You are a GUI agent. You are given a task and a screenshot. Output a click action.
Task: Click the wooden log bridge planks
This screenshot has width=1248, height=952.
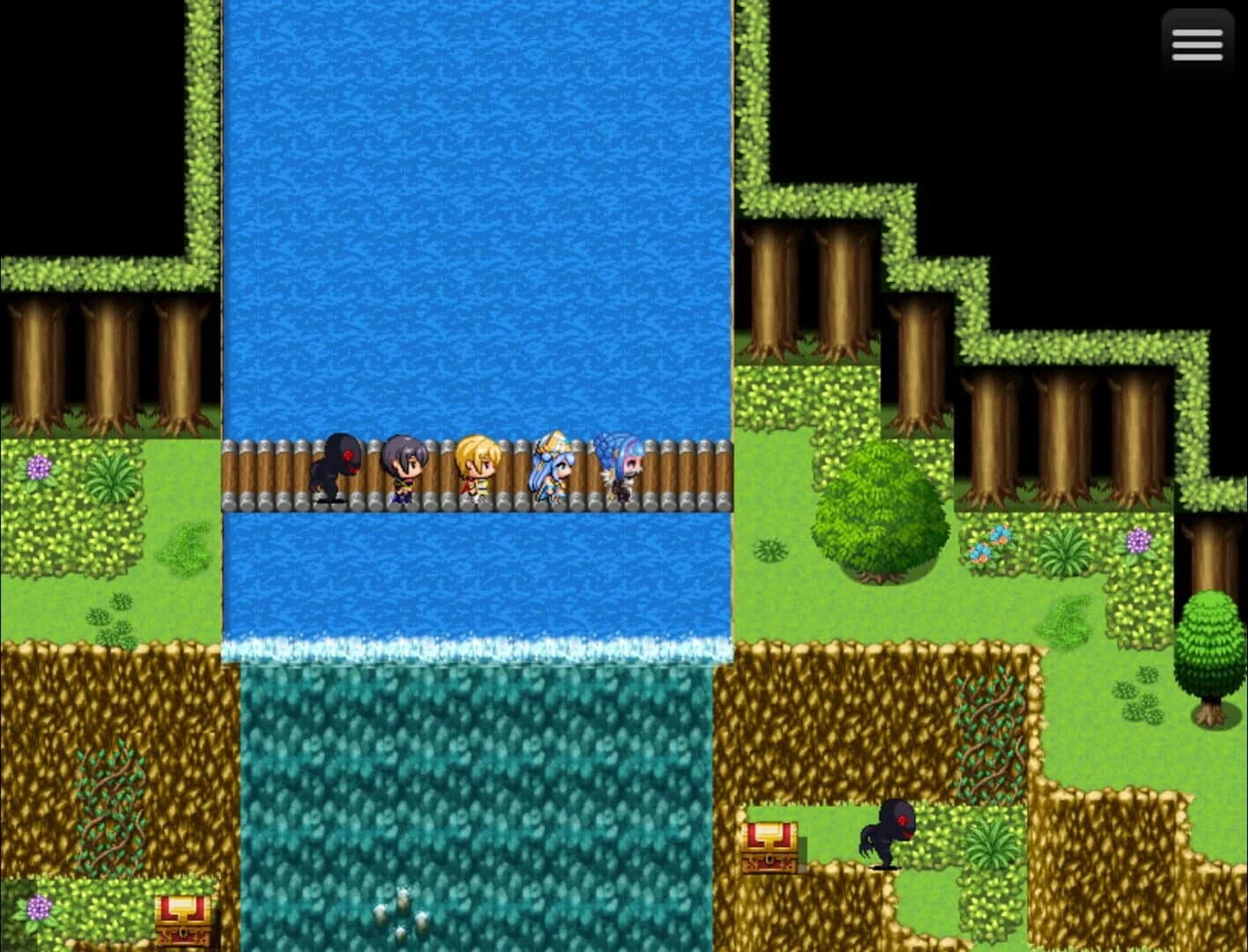[x=687, y=472]
